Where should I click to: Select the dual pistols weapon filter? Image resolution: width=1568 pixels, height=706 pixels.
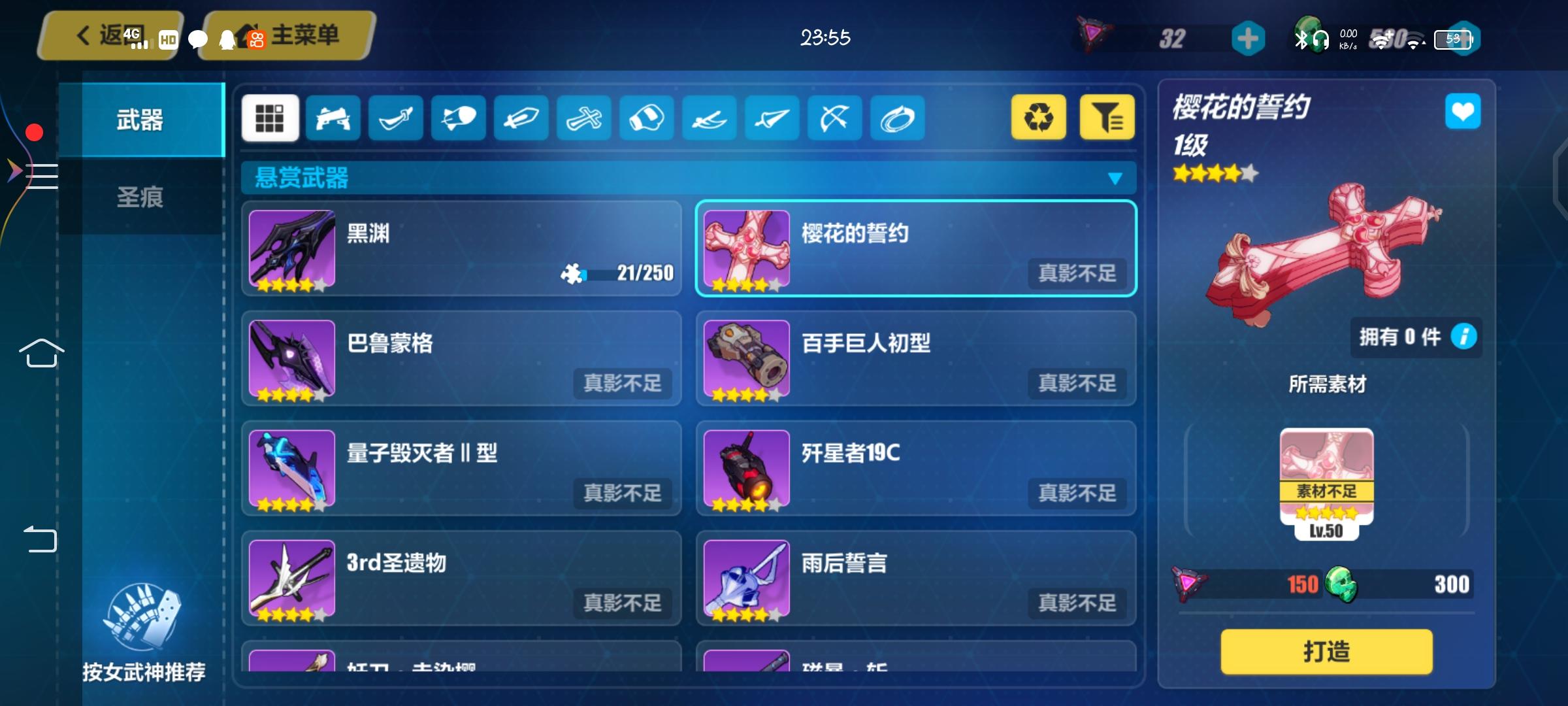333,118
